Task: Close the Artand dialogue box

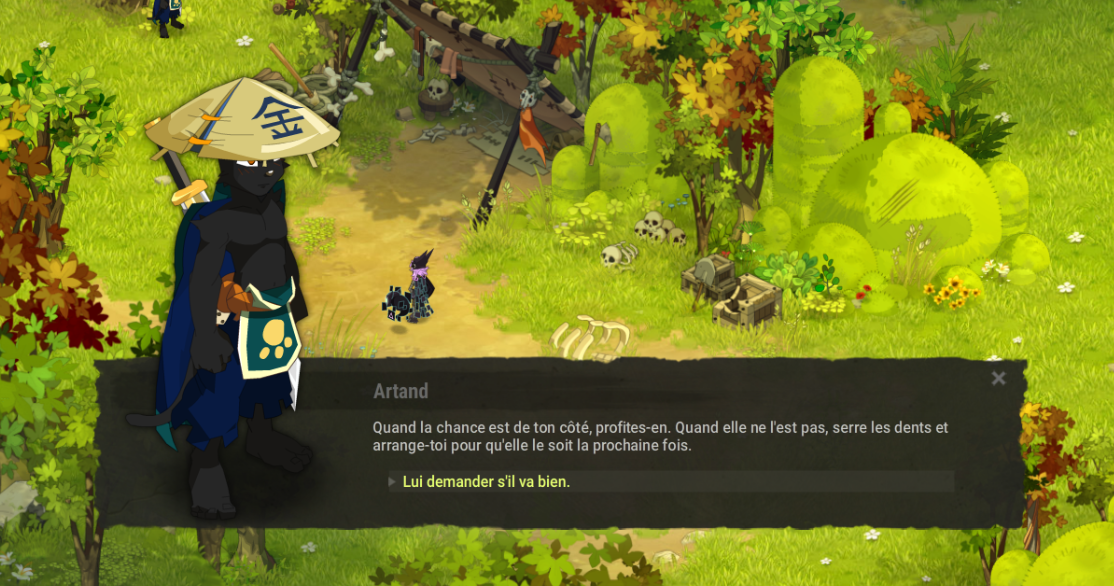Action: coord(998,378)
